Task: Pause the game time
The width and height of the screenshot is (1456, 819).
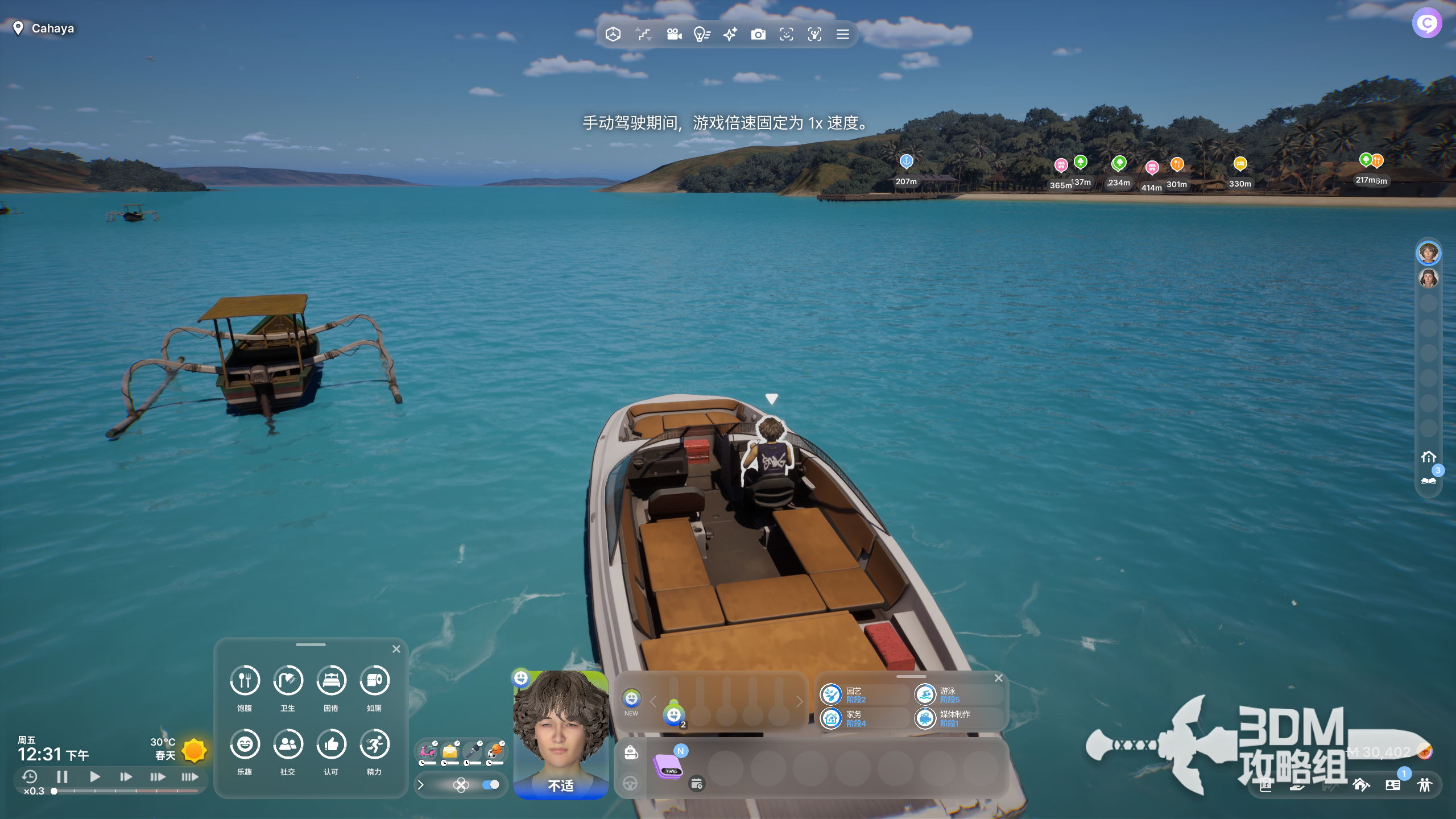Action: point(63,776)
